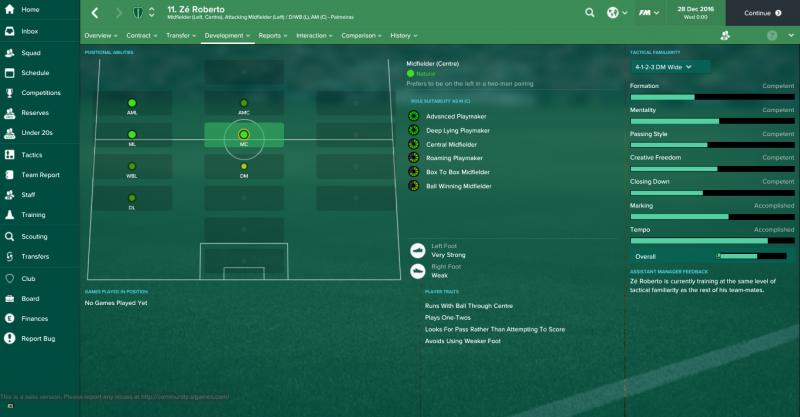The width and height of the screenshot is (800, 417).
Task: Open the Comparison tab menu
Action: pos(361,35)
